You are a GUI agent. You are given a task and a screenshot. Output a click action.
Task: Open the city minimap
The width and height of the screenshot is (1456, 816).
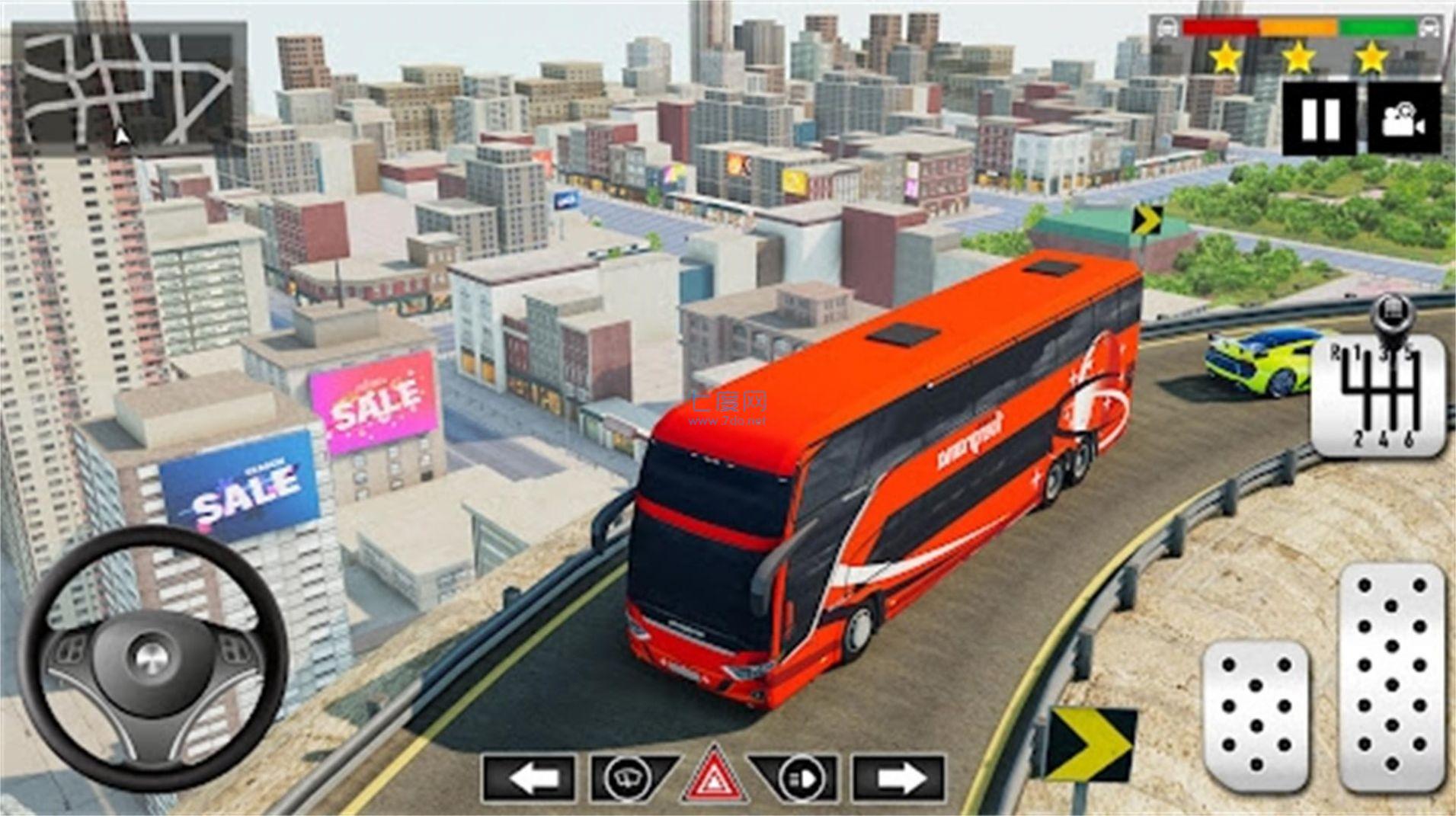click(x=128, y=84)
